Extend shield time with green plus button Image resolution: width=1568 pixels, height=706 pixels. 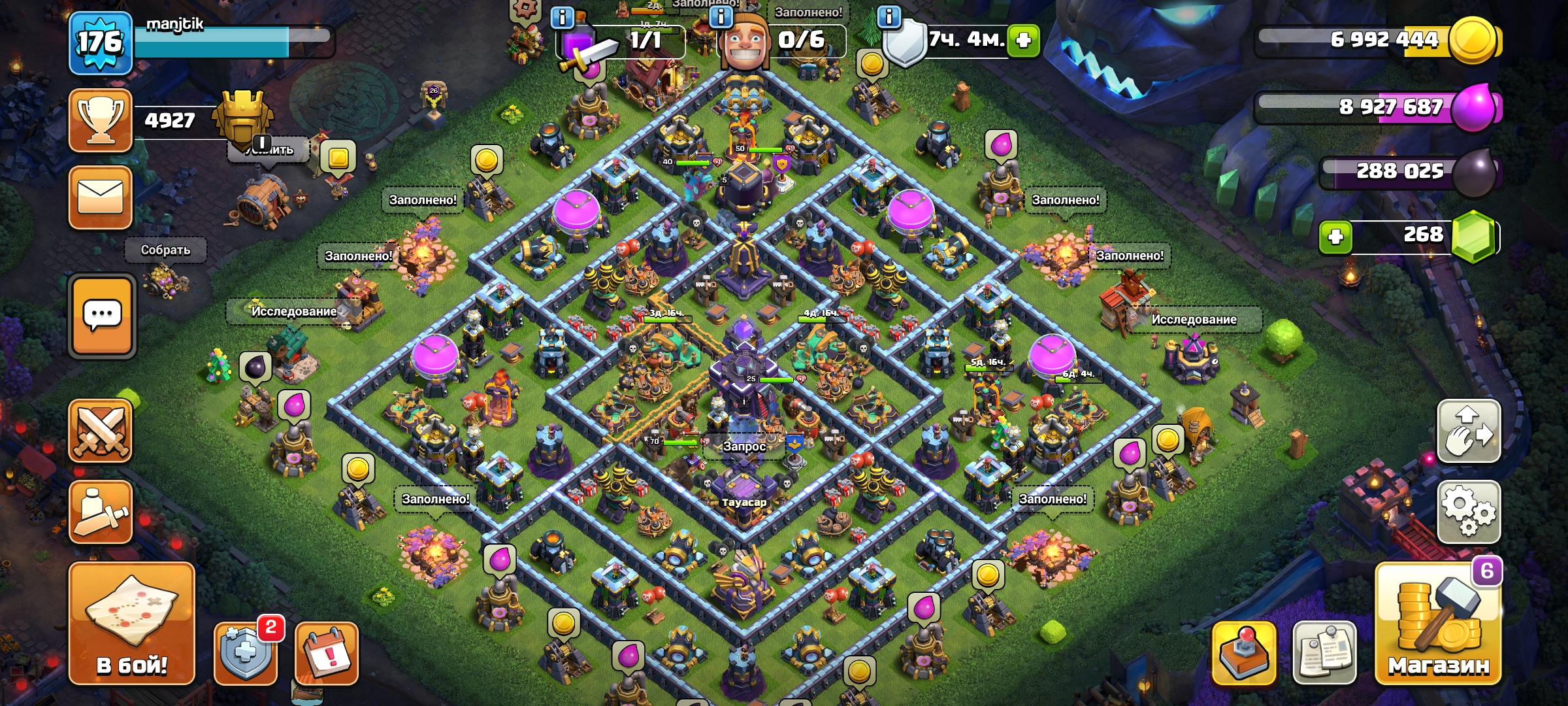1023,41
